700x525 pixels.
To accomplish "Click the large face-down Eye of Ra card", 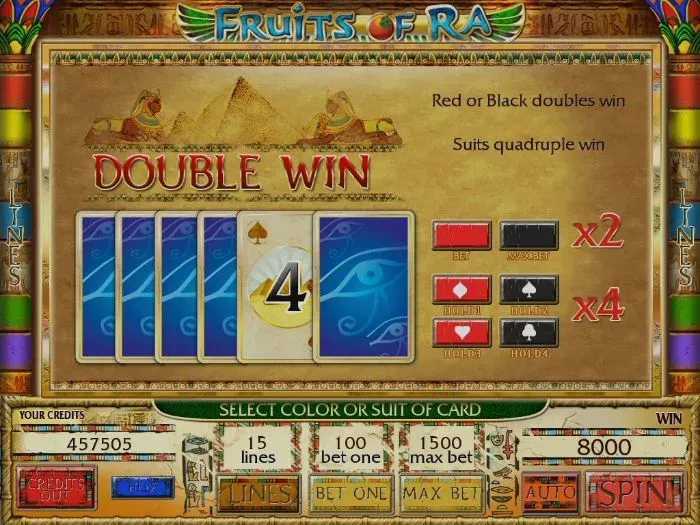I will 363,286.
